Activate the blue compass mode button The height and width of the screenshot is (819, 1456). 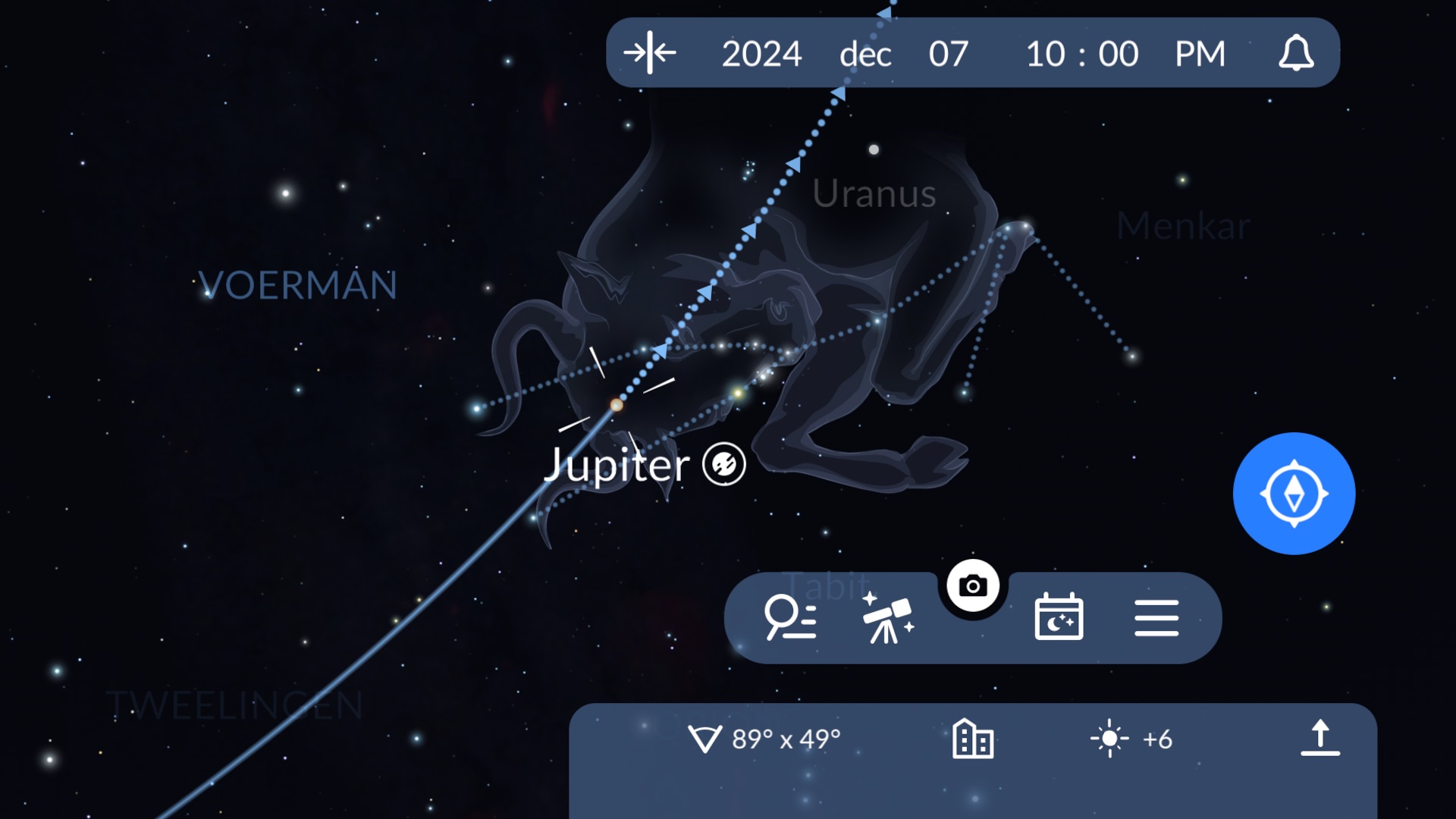pos(1294,494)
